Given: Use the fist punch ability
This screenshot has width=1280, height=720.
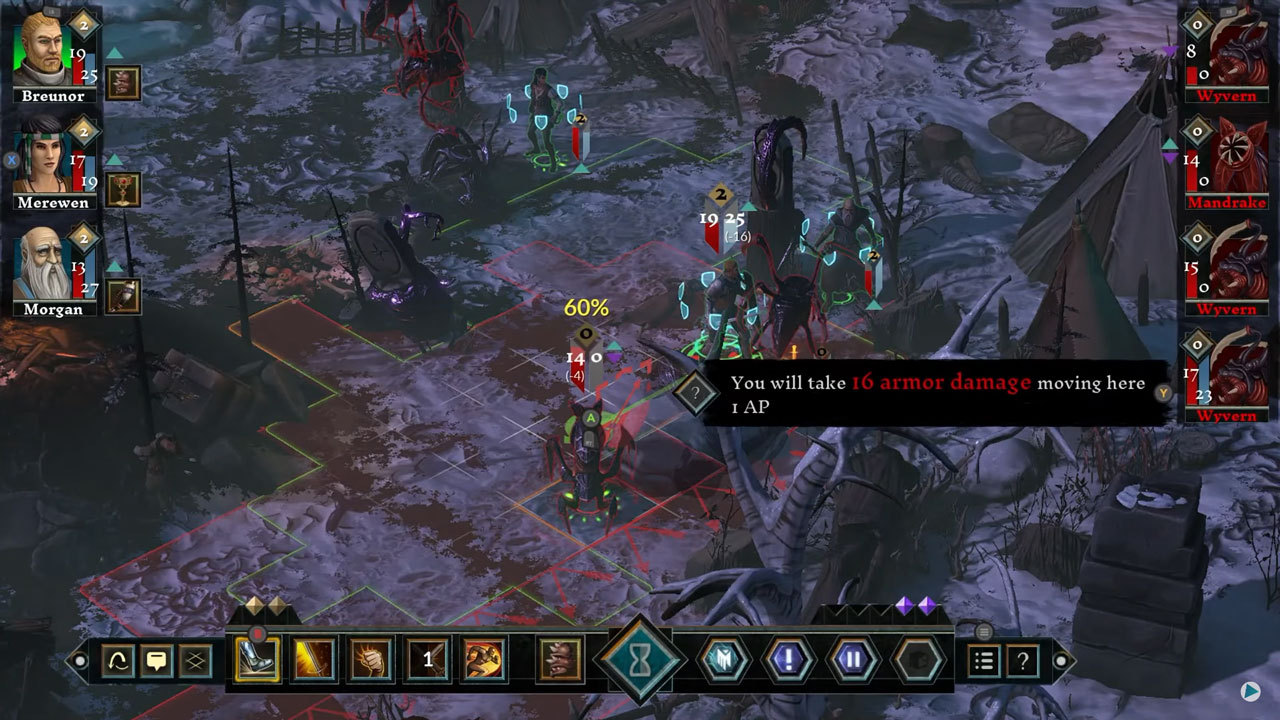Looking at the screenshot, I should point(371,660).
